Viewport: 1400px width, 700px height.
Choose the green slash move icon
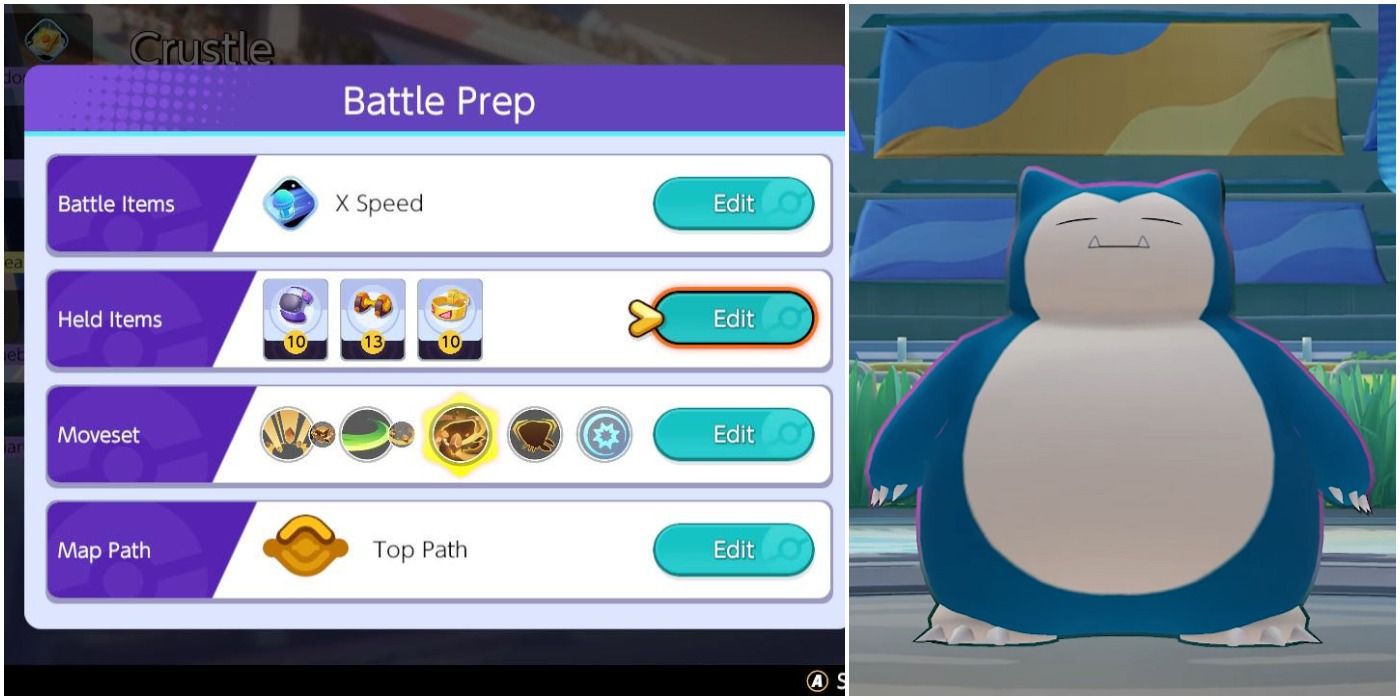click(366, 435)
